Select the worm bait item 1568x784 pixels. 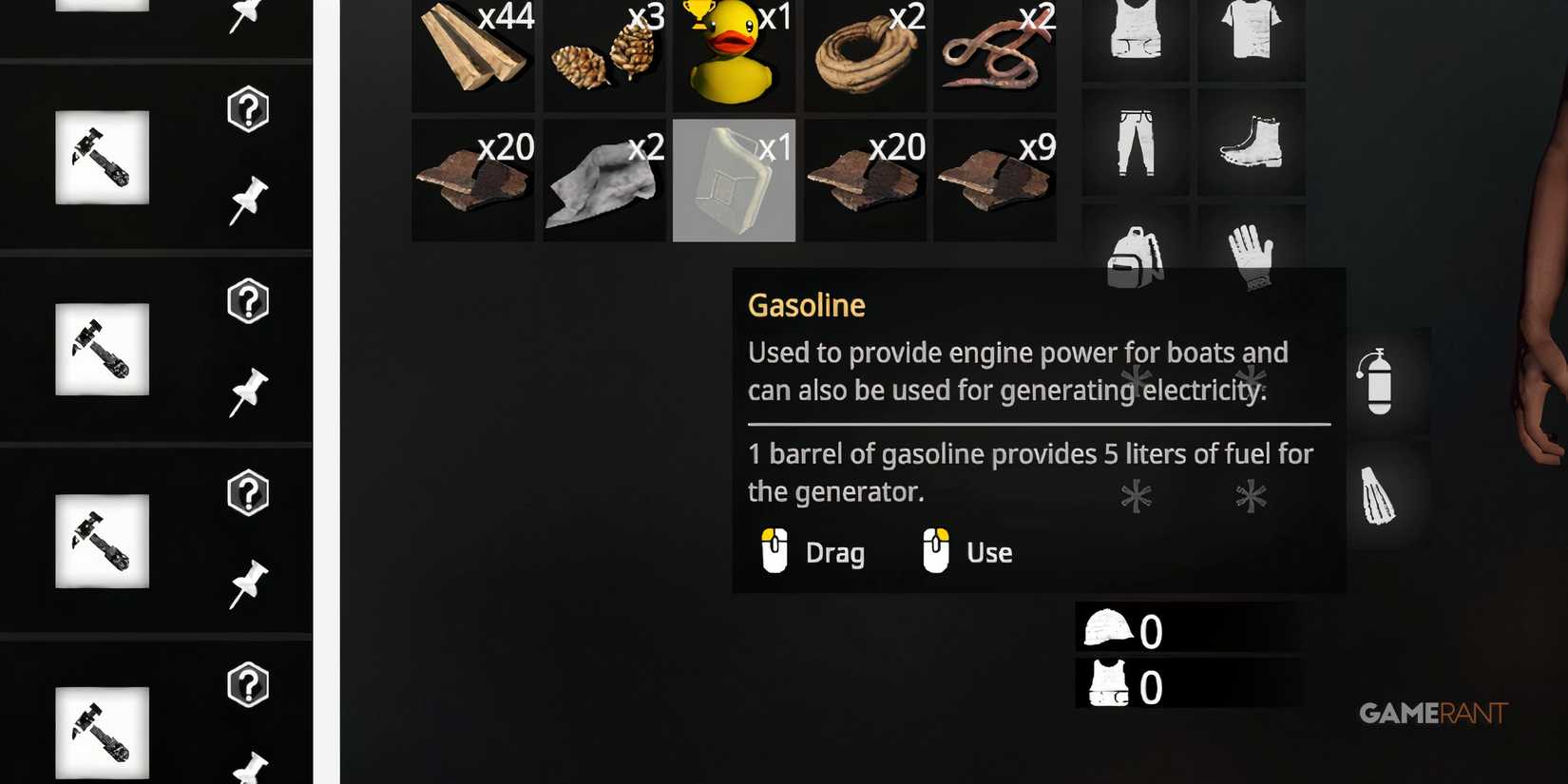tap(996, 52)
